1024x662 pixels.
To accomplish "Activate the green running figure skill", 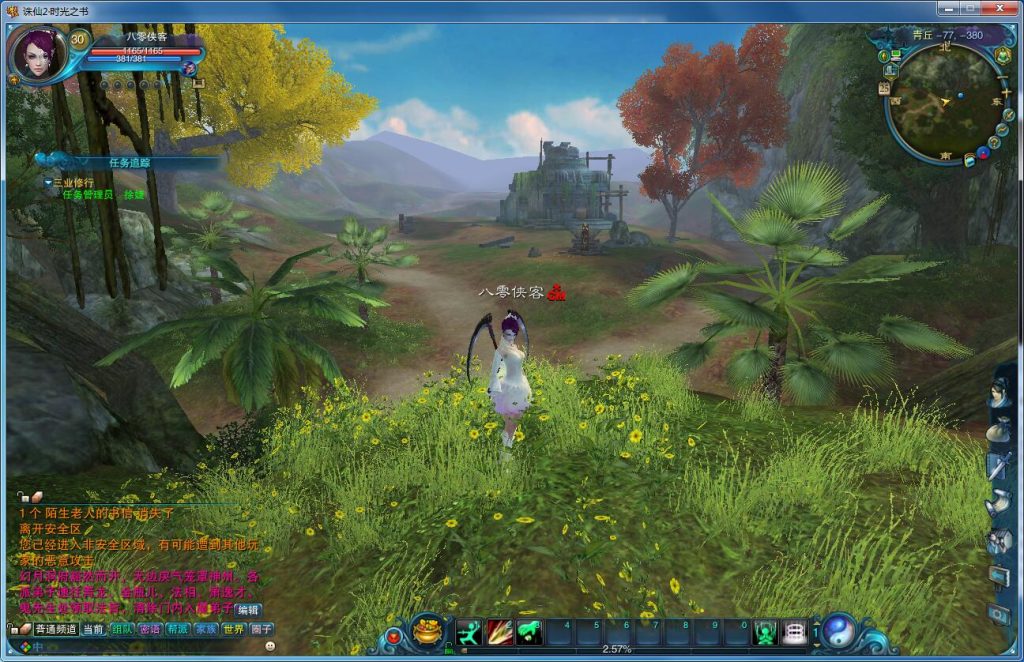I will [x=469, y=632].
